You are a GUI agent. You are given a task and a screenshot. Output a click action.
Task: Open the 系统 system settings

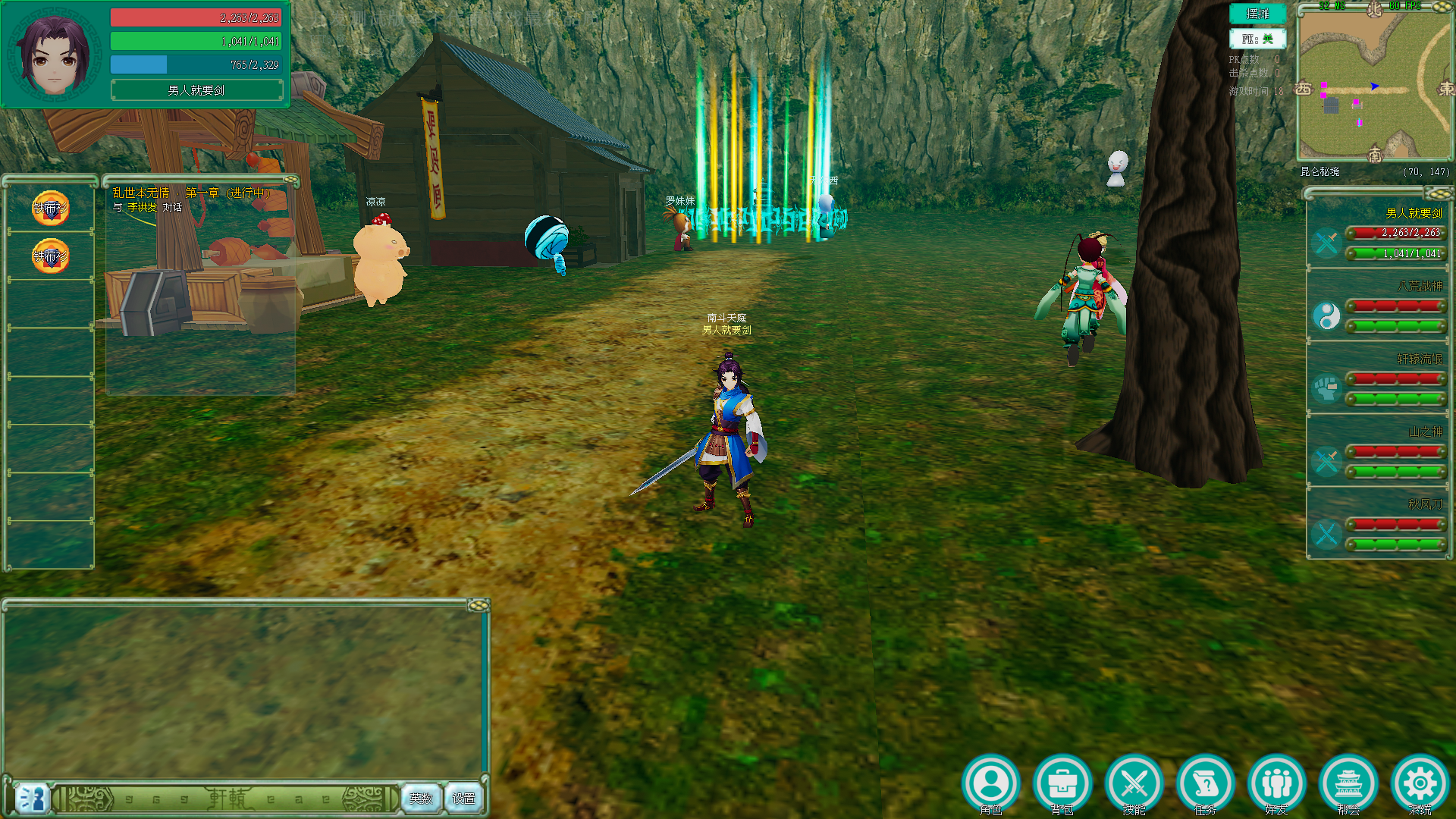point(1420,783)
